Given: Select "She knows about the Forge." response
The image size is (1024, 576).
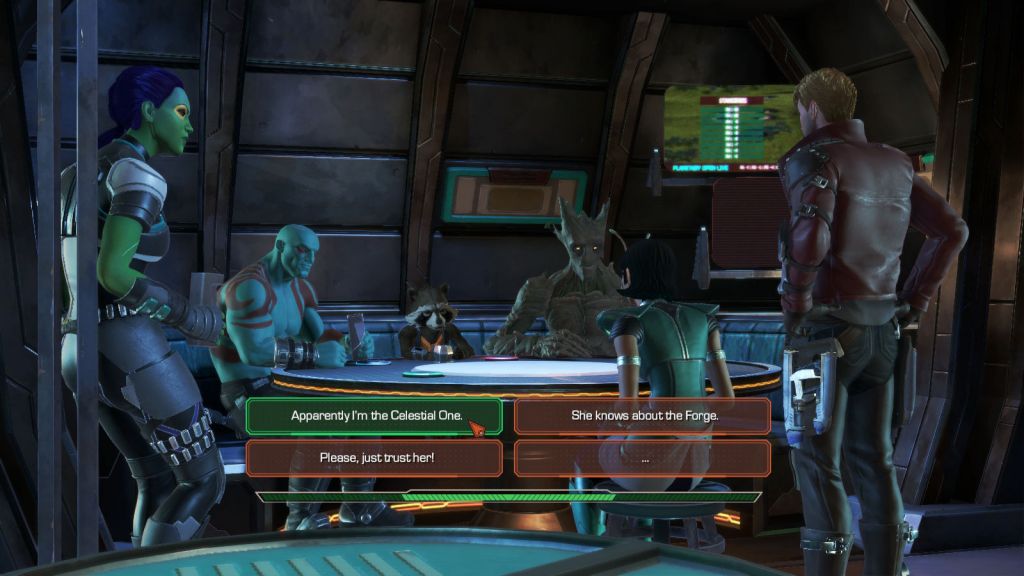Looking at the screenshot, I should [x=643, y=415].
